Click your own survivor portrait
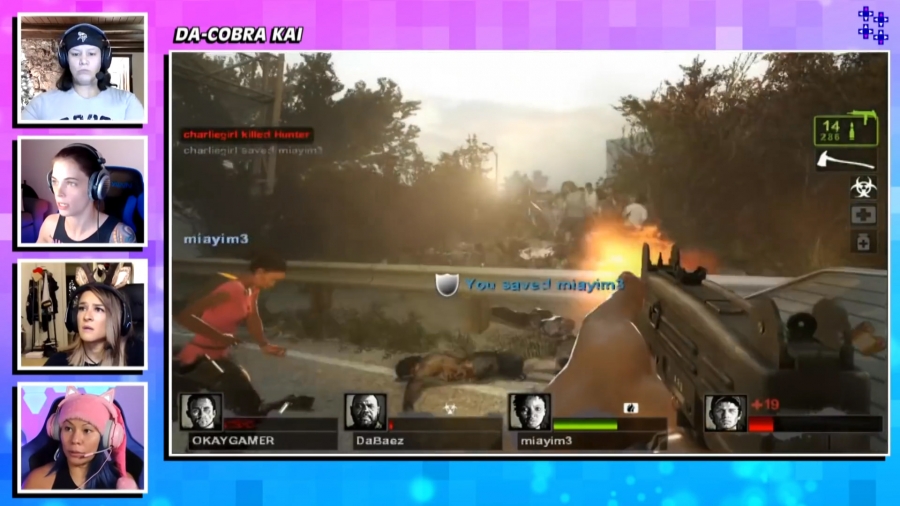 725,412
